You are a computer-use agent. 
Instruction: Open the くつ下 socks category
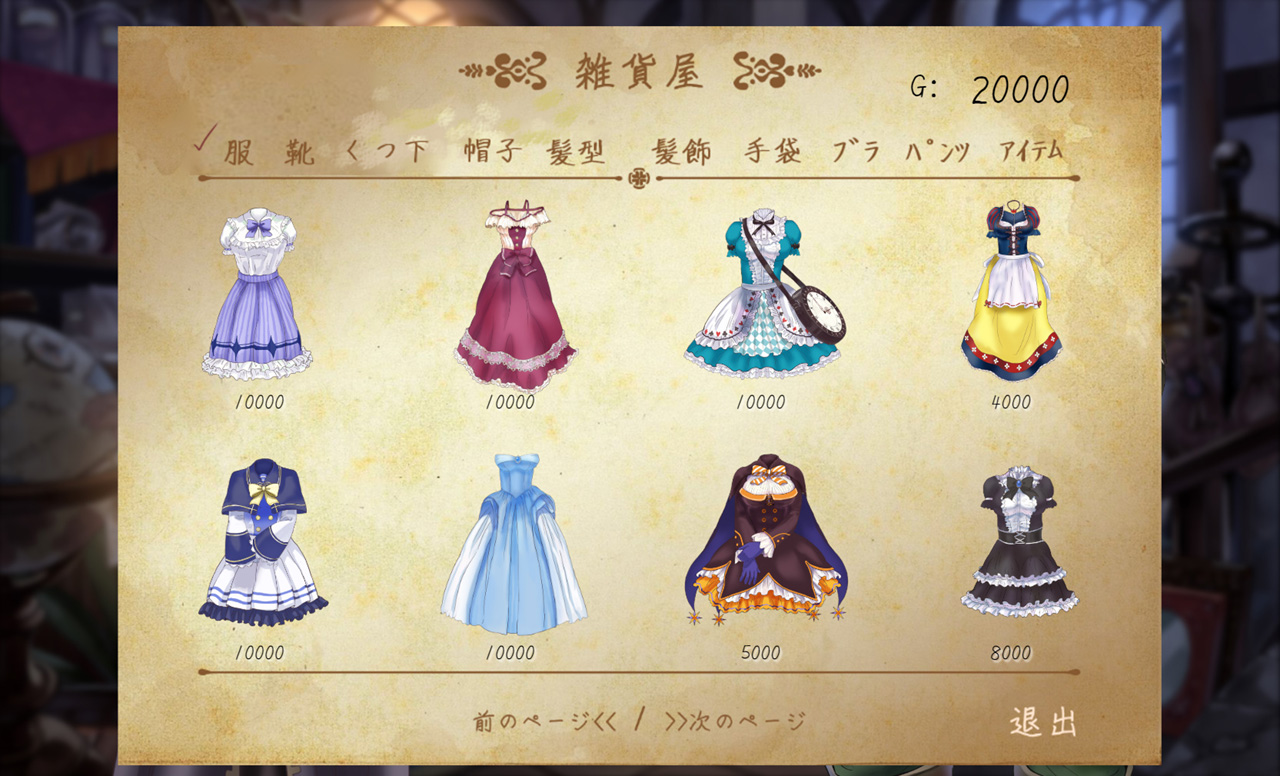pos(386,152)
